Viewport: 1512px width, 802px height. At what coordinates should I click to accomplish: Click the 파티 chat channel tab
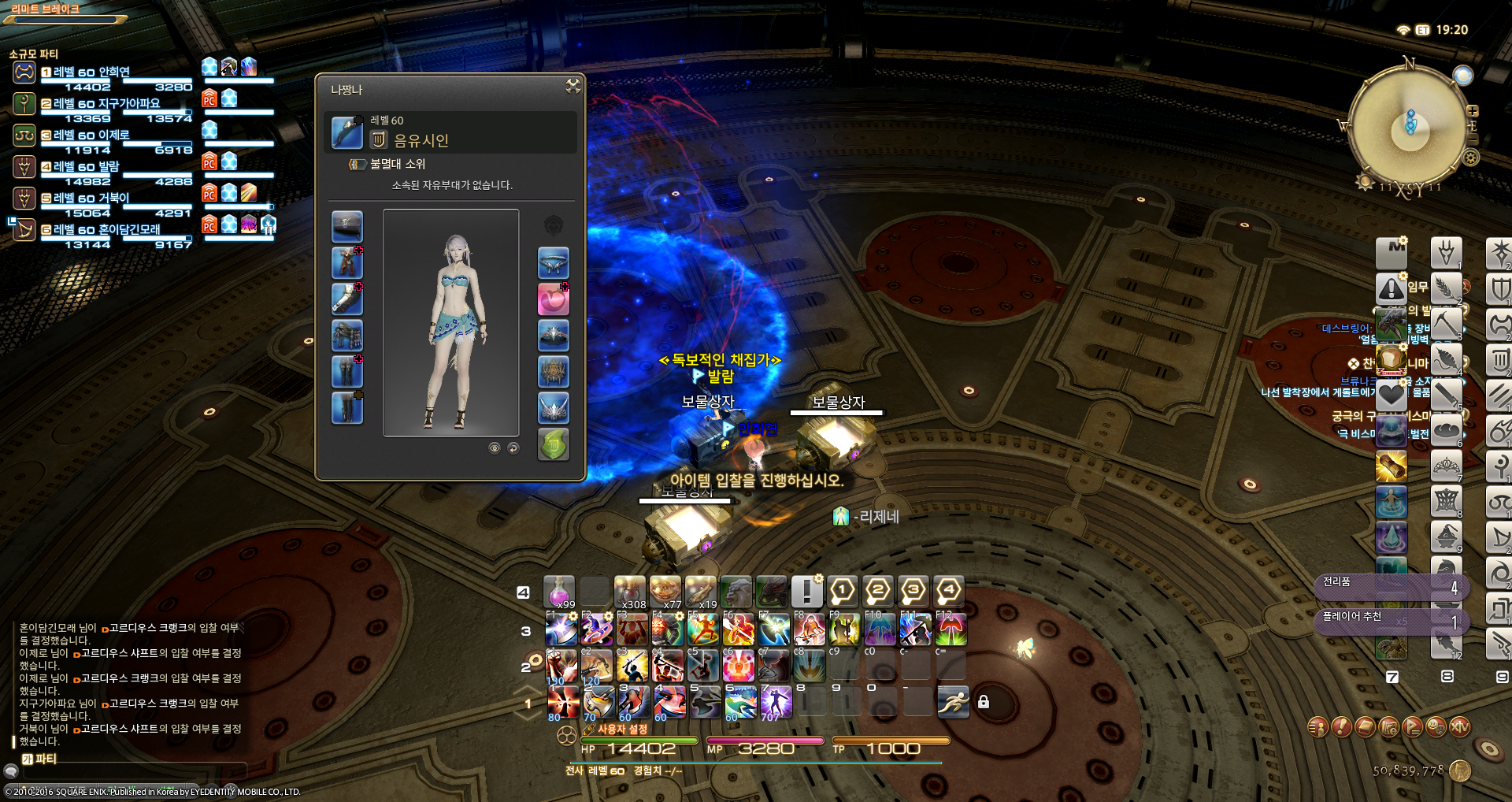41,759
